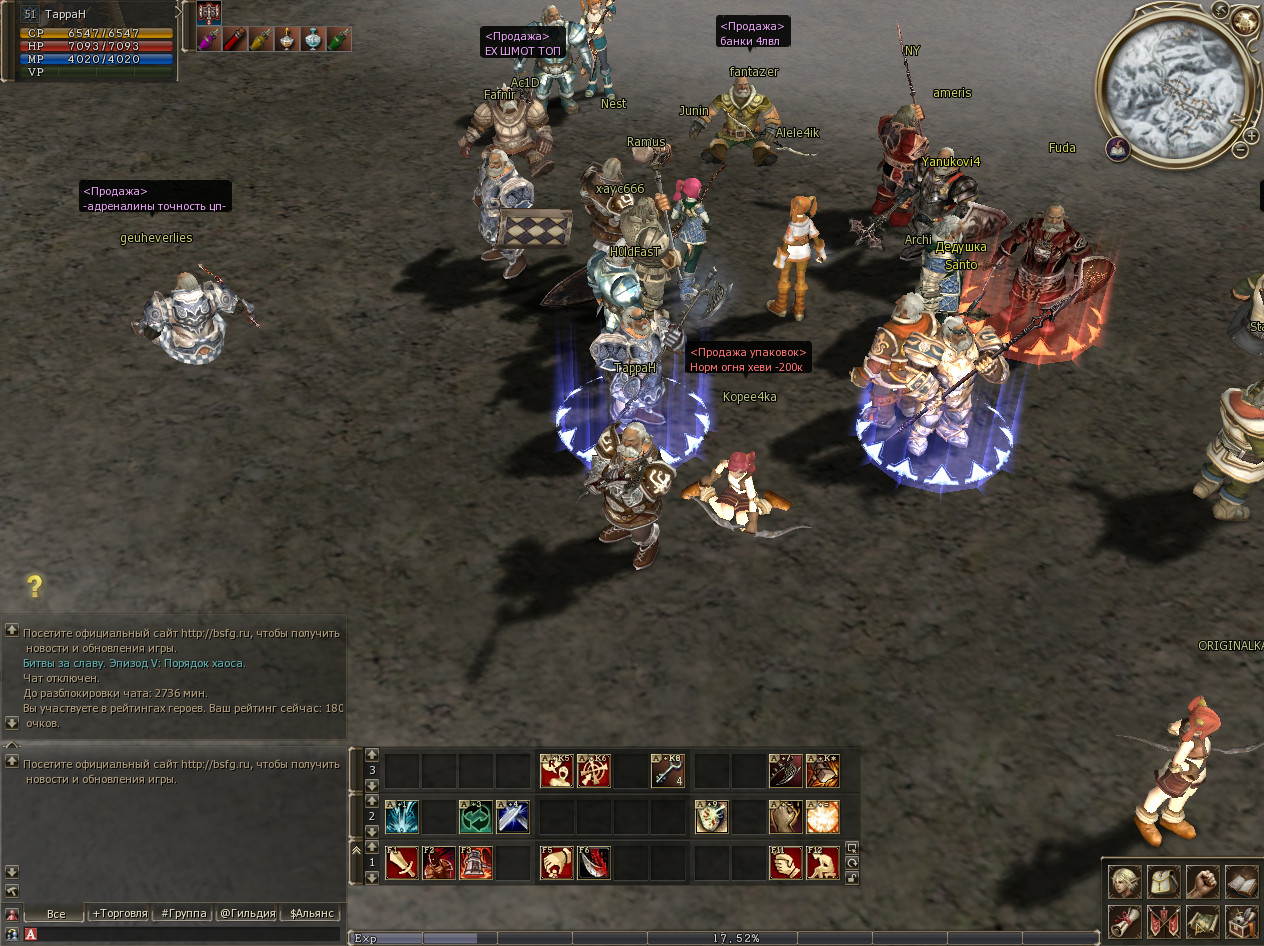Open the actions fist menu icon
The height and width of the screenshot is (946, 1264).
1203,881
